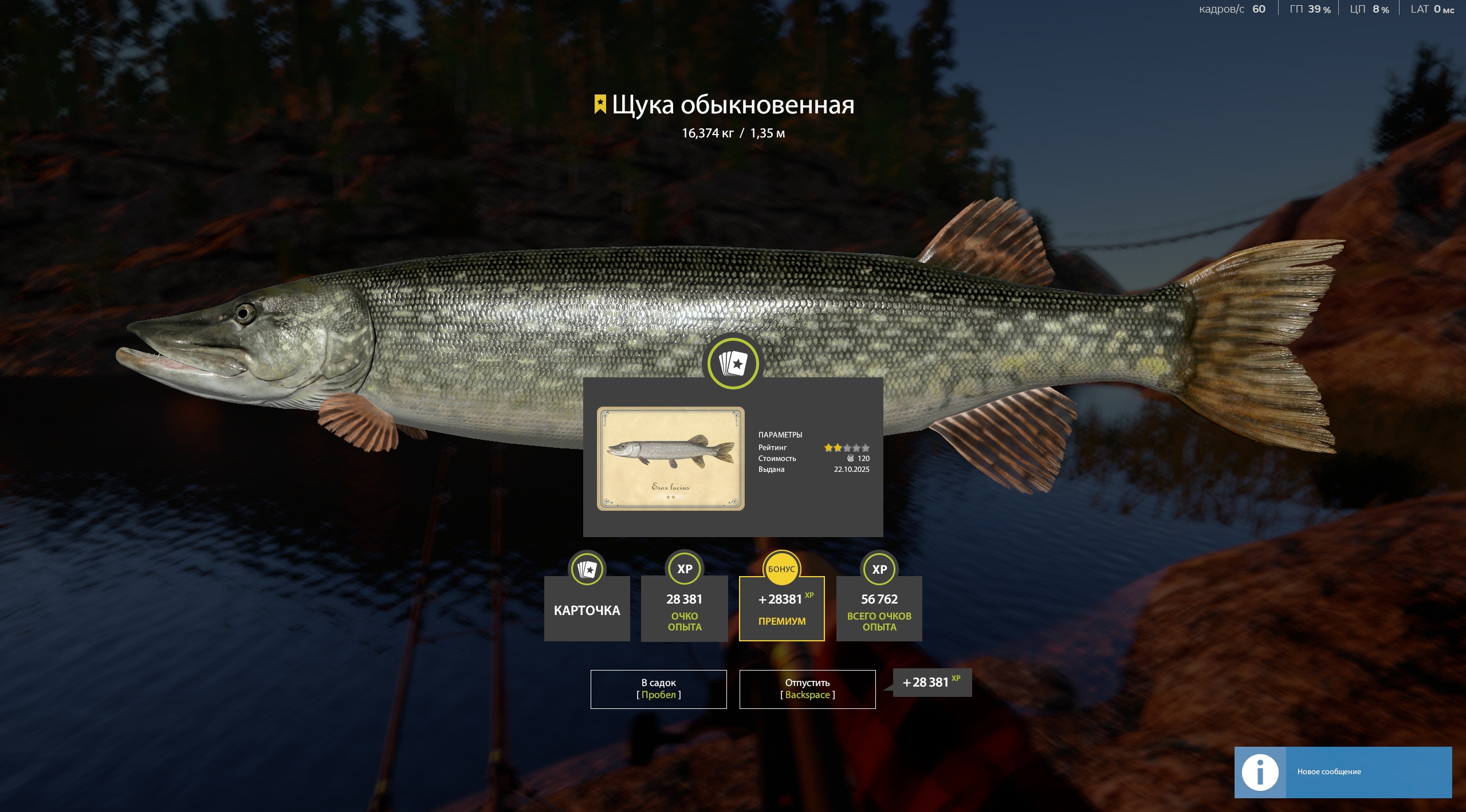Select the Премиум bonus XP tile

pyautogui.click(x=781, y=608)
